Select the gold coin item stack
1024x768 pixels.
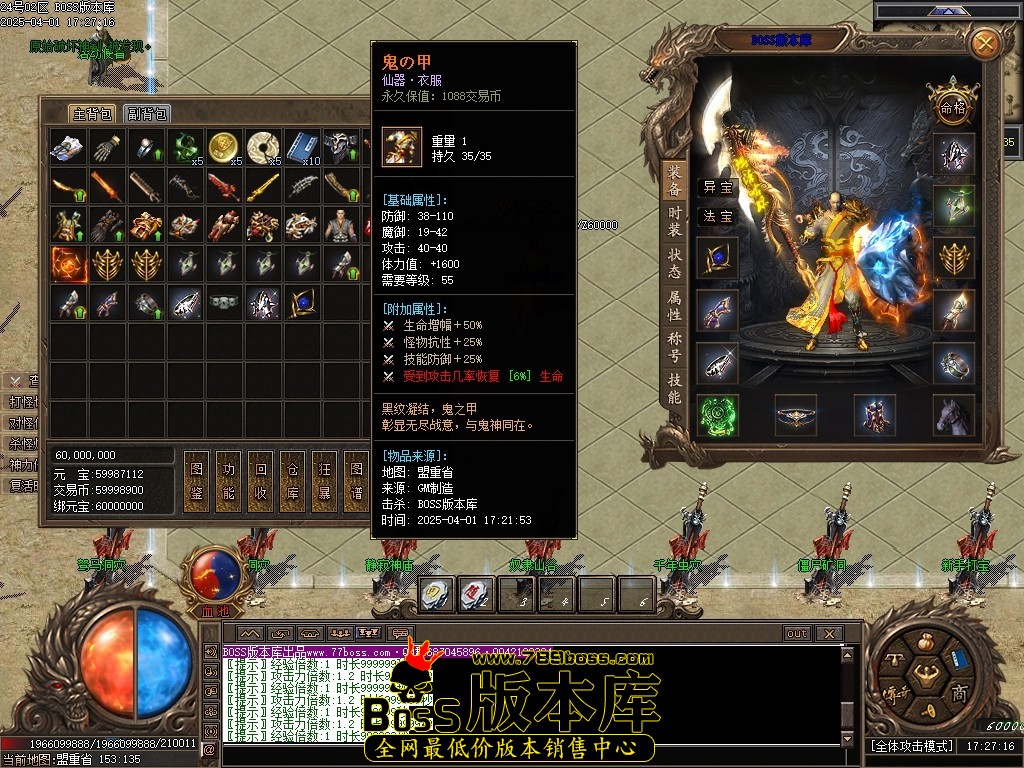pos(224,147)
